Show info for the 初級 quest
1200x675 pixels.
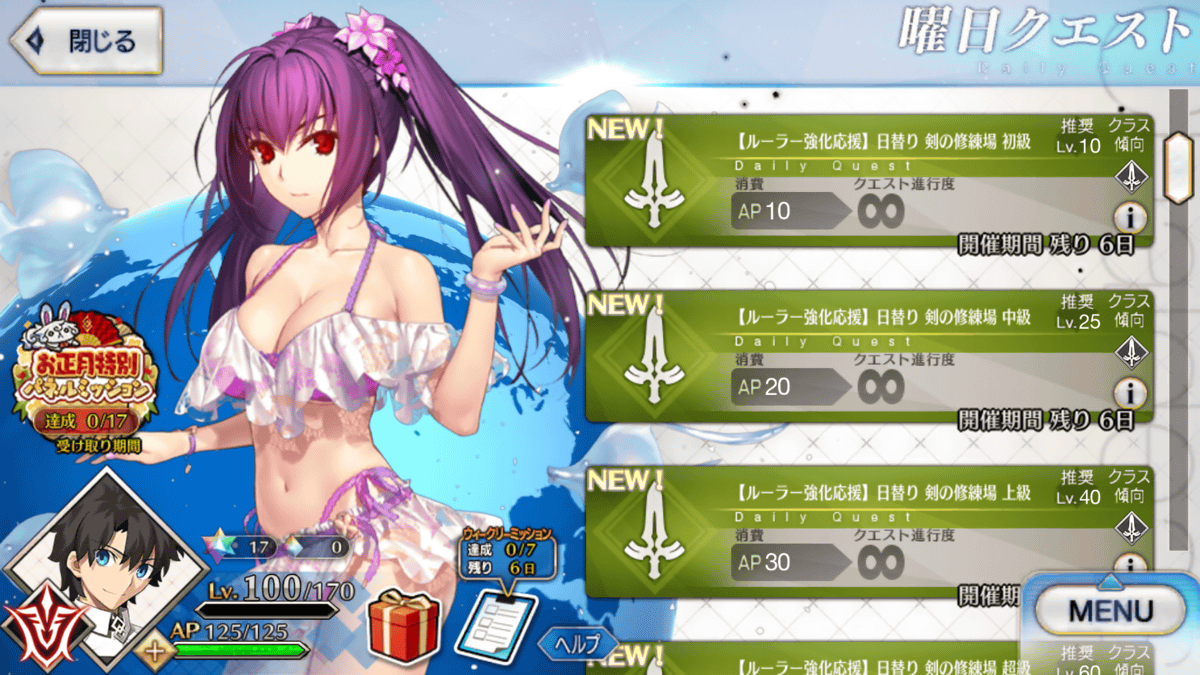pos(1130,217)
